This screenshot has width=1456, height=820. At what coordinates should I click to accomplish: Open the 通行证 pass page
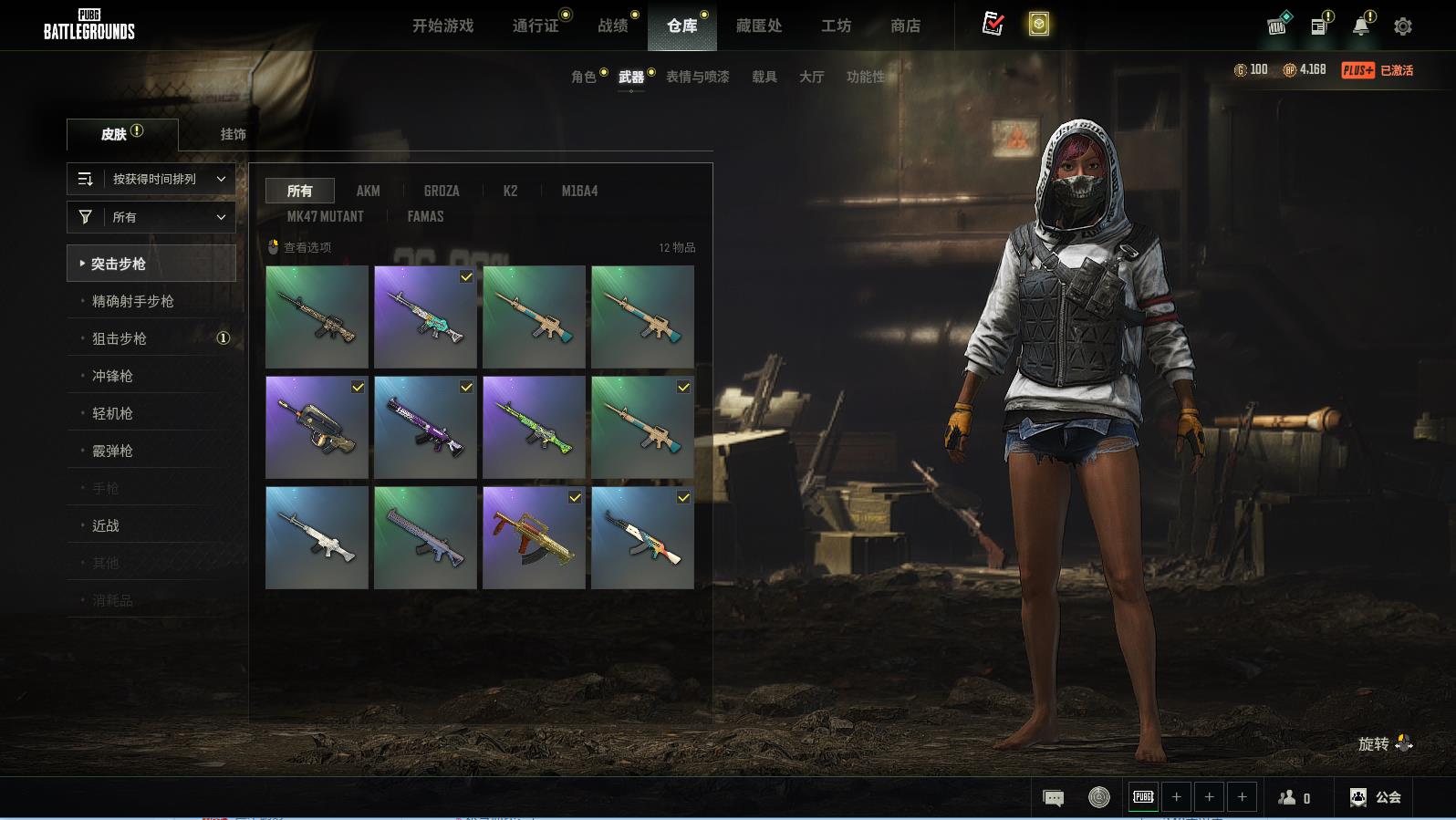tap(536, 26)
